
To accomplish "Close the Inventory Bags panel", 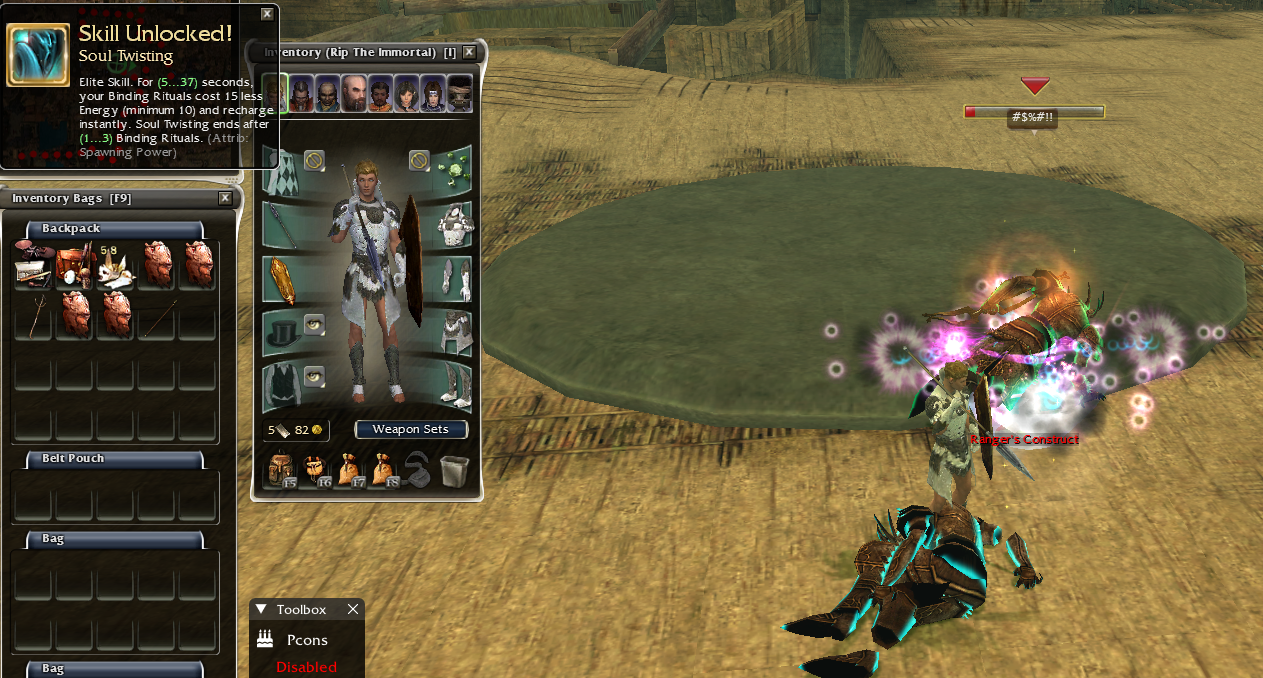I will click(225, 198).
